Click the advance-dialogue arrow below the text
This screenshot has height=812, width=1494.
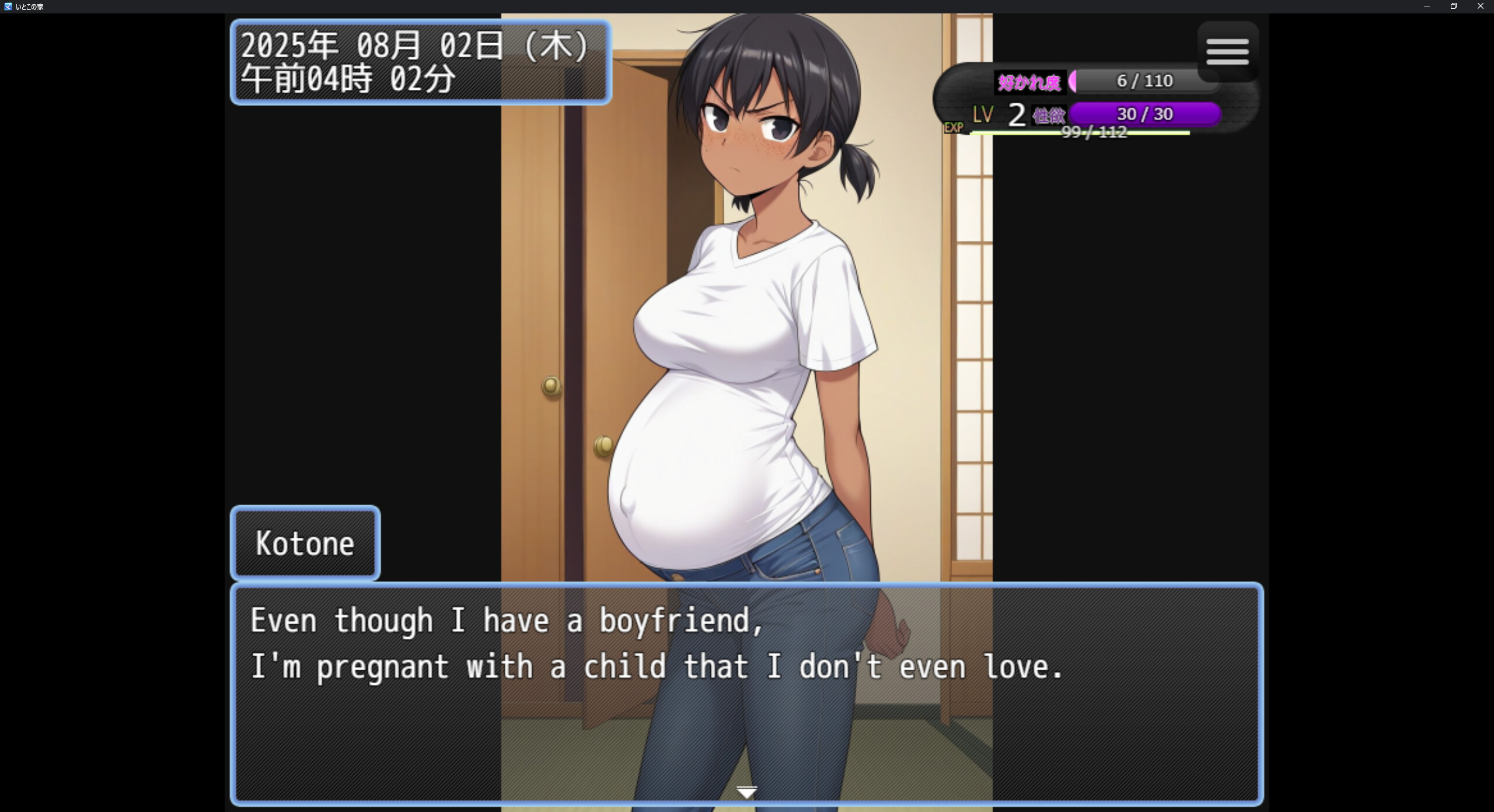point(747,792)
